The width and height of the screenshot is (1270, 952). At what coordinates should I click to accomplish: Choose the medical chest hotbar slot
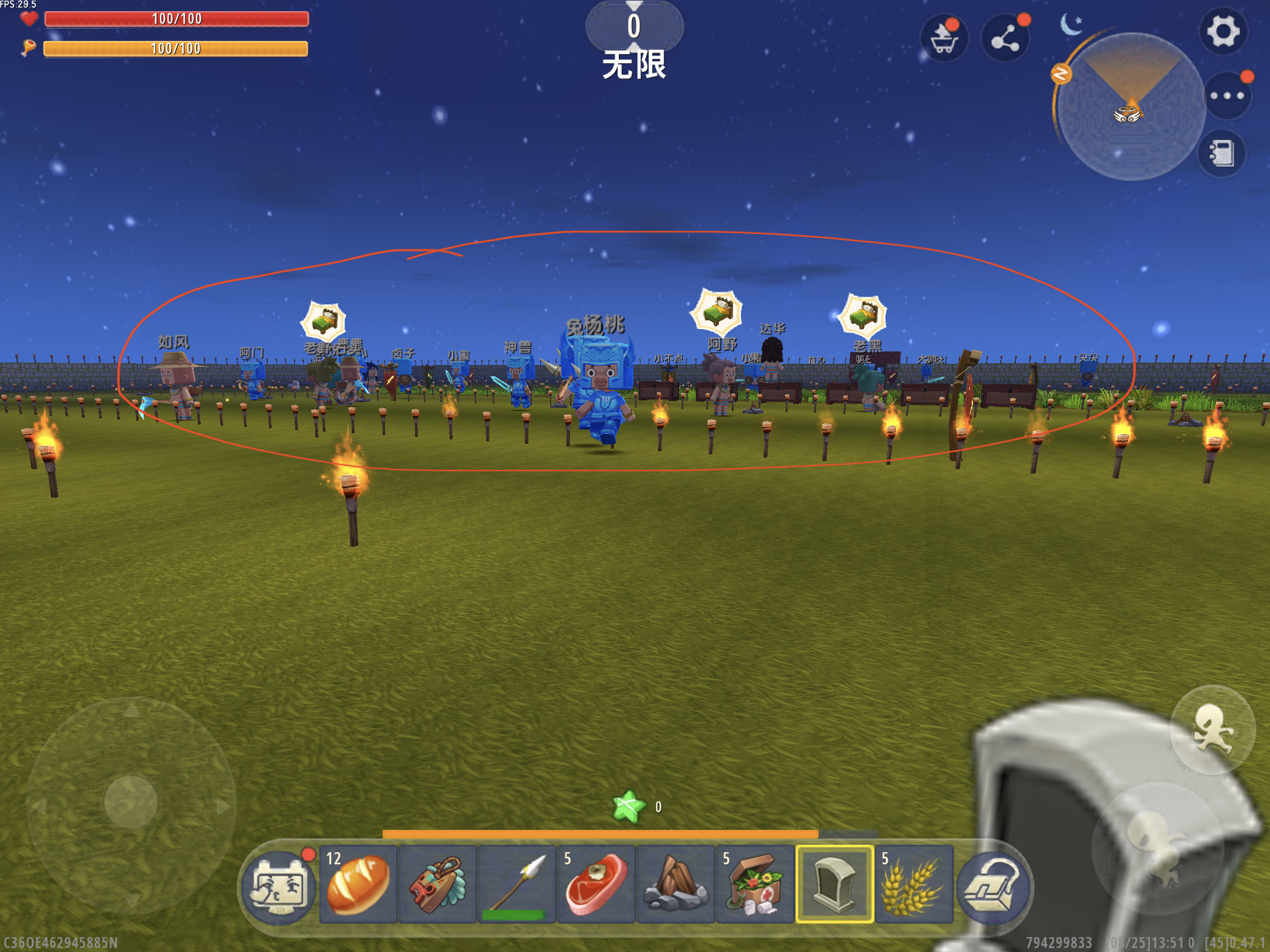pyautogui.click(x=755, y=884)
